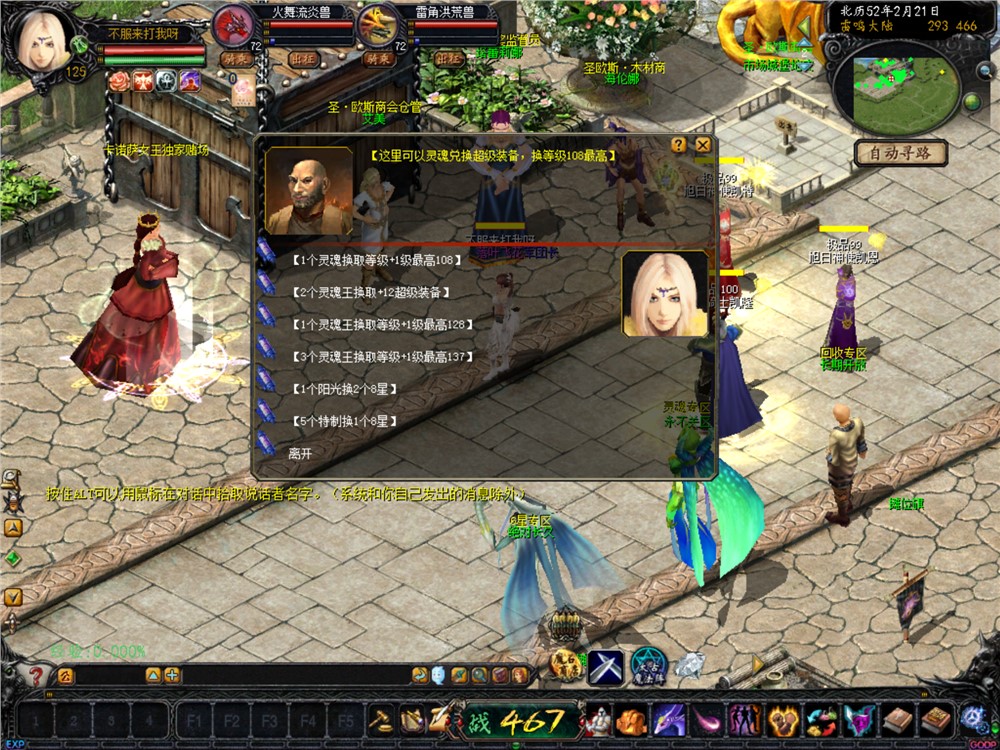
Task: Click 离开 to leave the dialog
Action: pos(300,453)
